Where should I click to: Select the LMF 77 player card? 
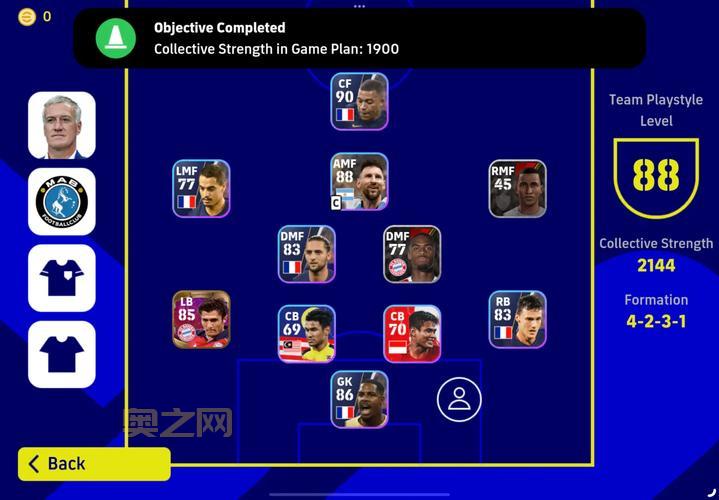coord(201,188)
